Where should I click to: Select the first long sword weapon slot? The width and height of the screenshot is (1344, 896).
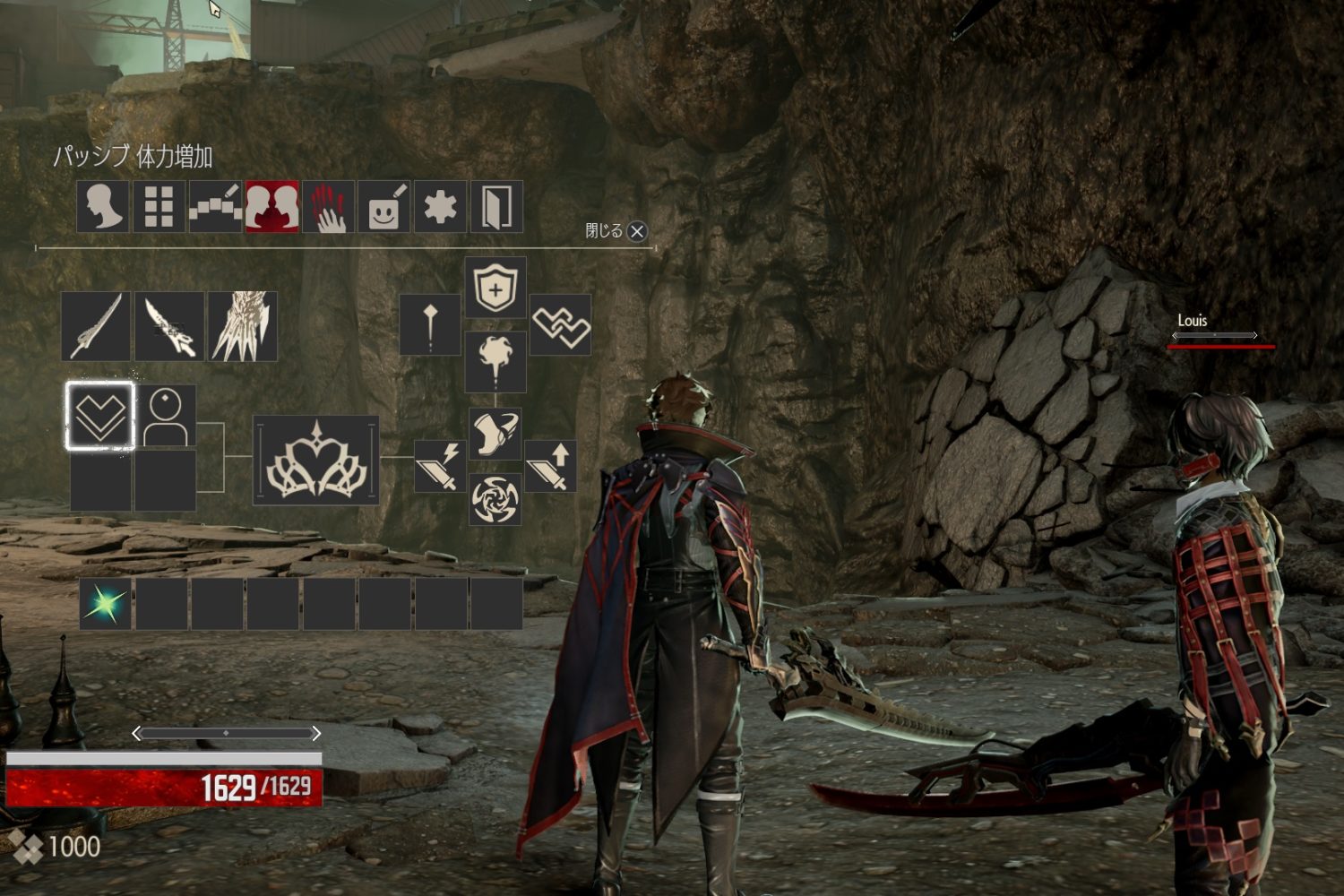tap(96, 326)
